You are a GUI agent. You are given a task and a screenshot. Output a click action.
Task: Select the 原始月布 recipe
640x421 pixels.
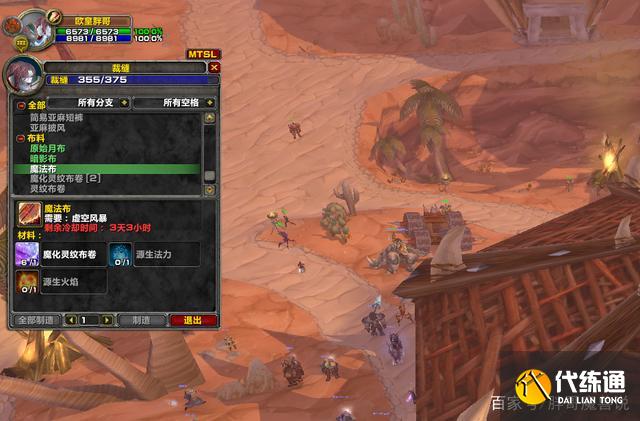[x=50, y=148]
